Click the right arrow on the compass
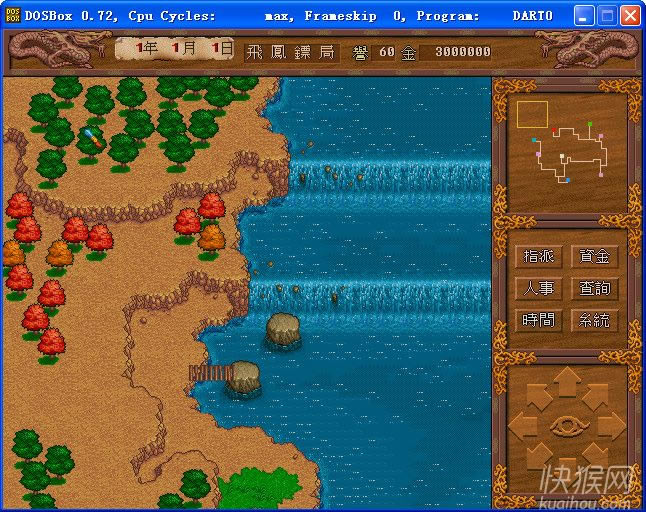This screenshot has height=512, width=646. point(613,424)
